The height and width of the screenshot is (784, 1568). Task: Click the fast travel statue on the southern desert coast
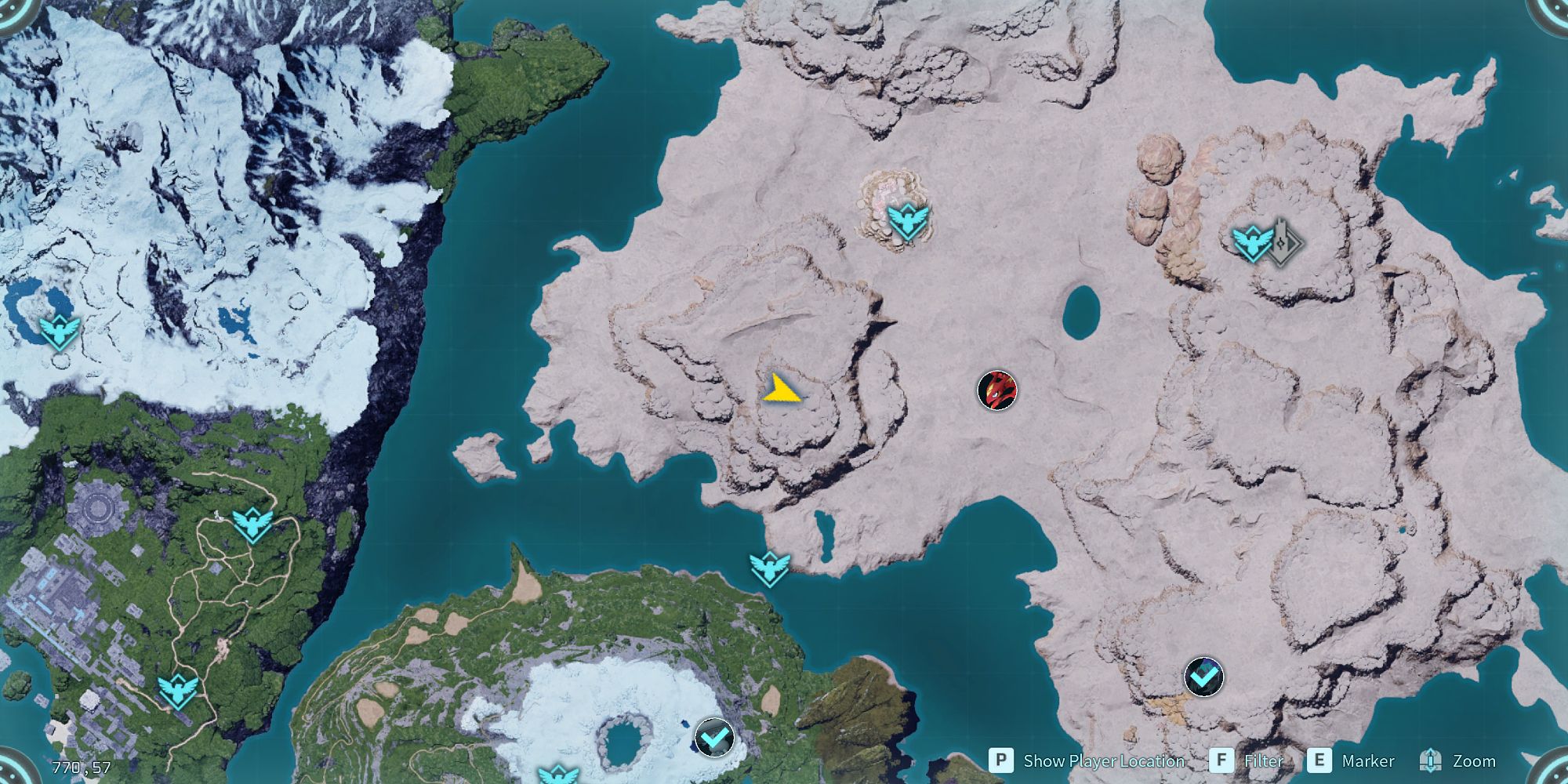pyautogui.click(x=771, y=567)
